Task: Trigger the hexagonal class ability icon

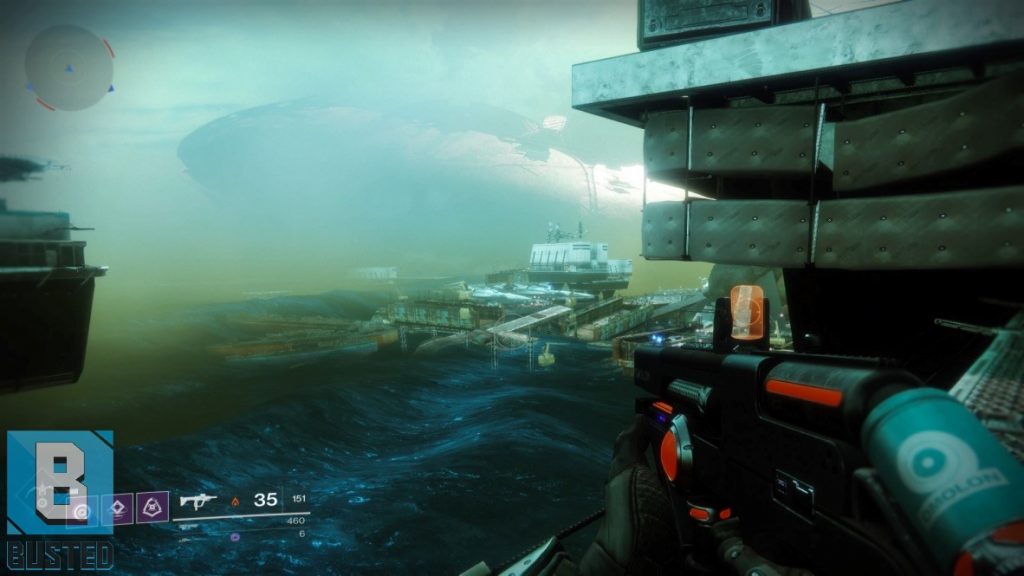Action: click(152, 508)
